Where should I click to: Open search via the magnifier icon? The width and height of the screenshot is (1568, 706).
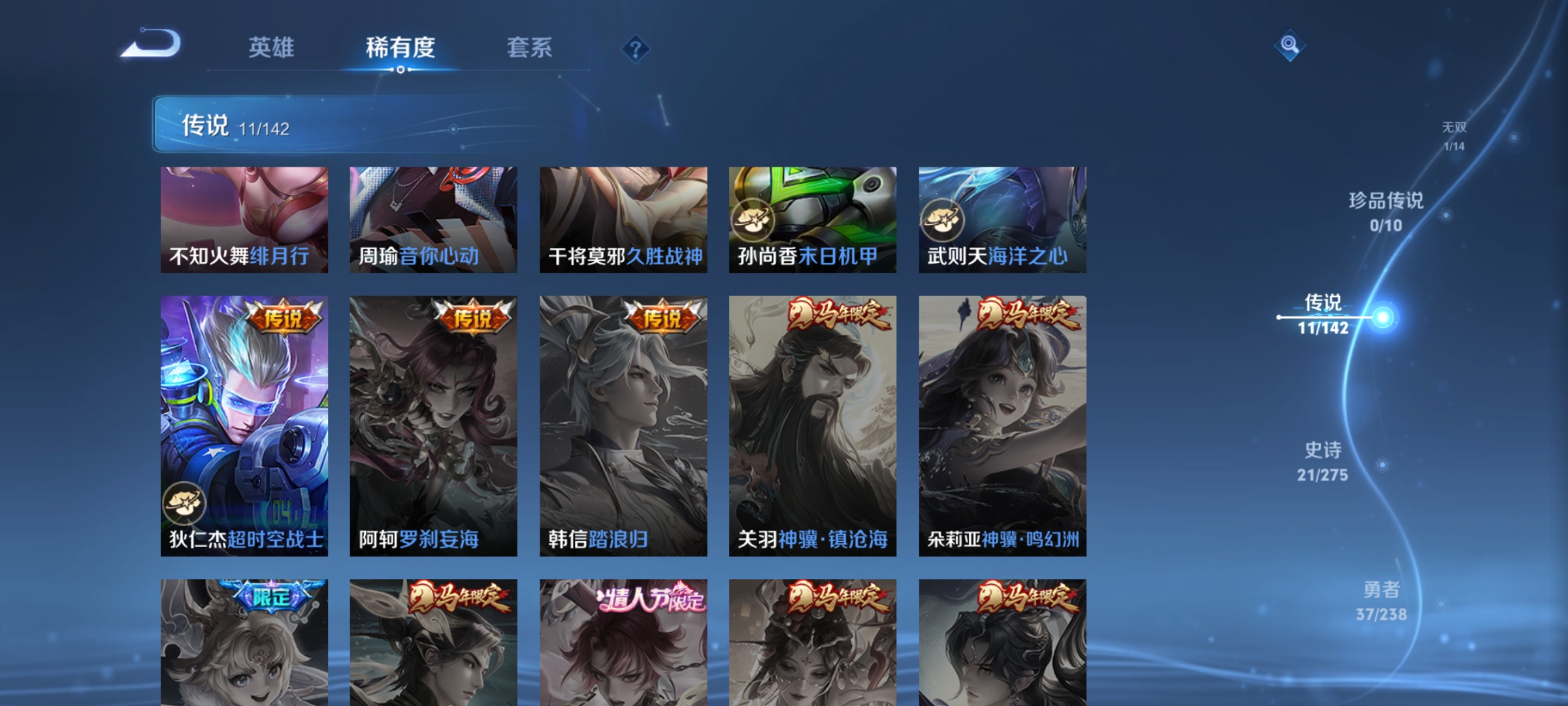pos(1290,47)
